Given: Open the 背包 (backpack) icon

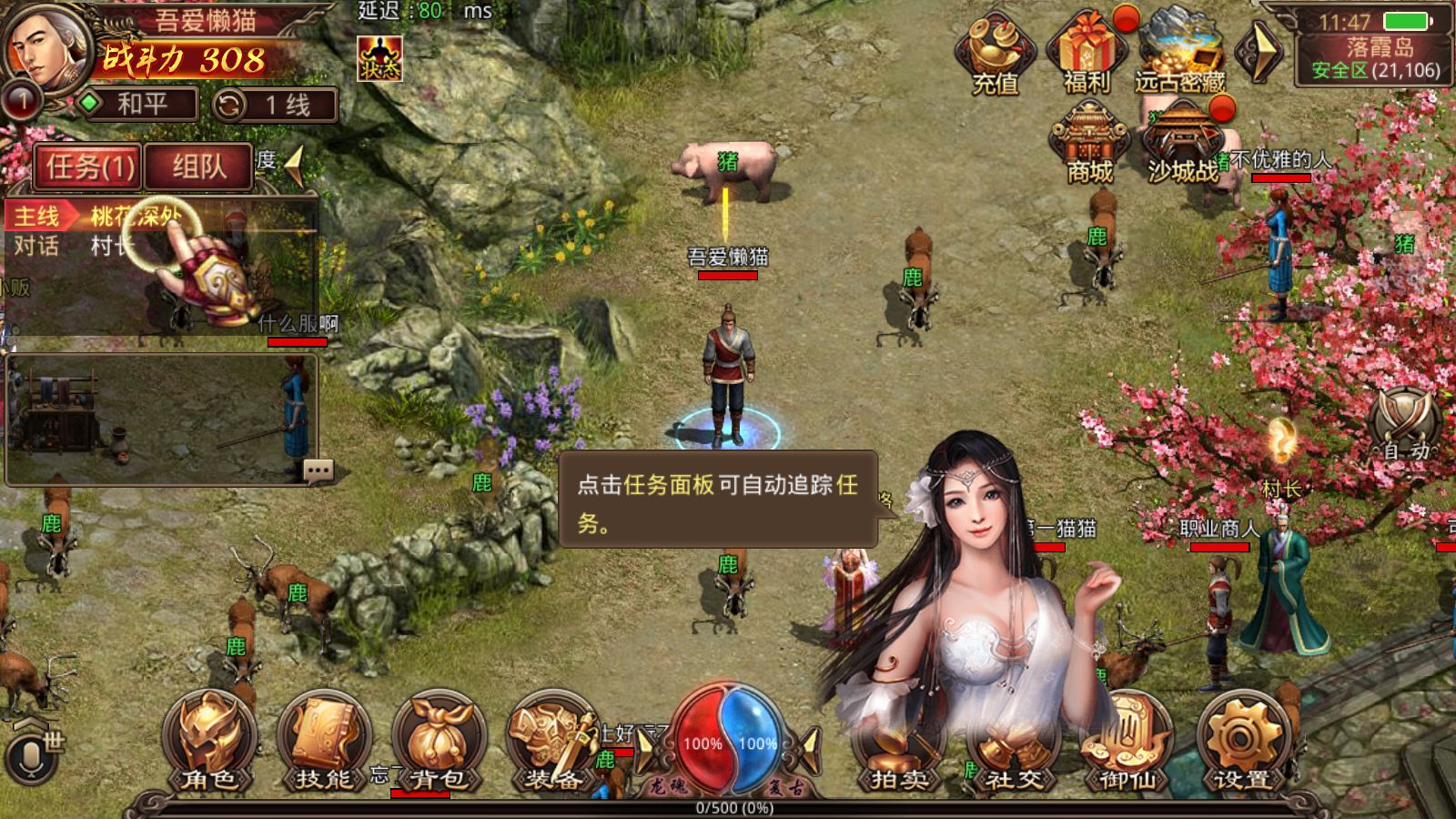Looking at the screenshot, I should (x=434, y=739).
